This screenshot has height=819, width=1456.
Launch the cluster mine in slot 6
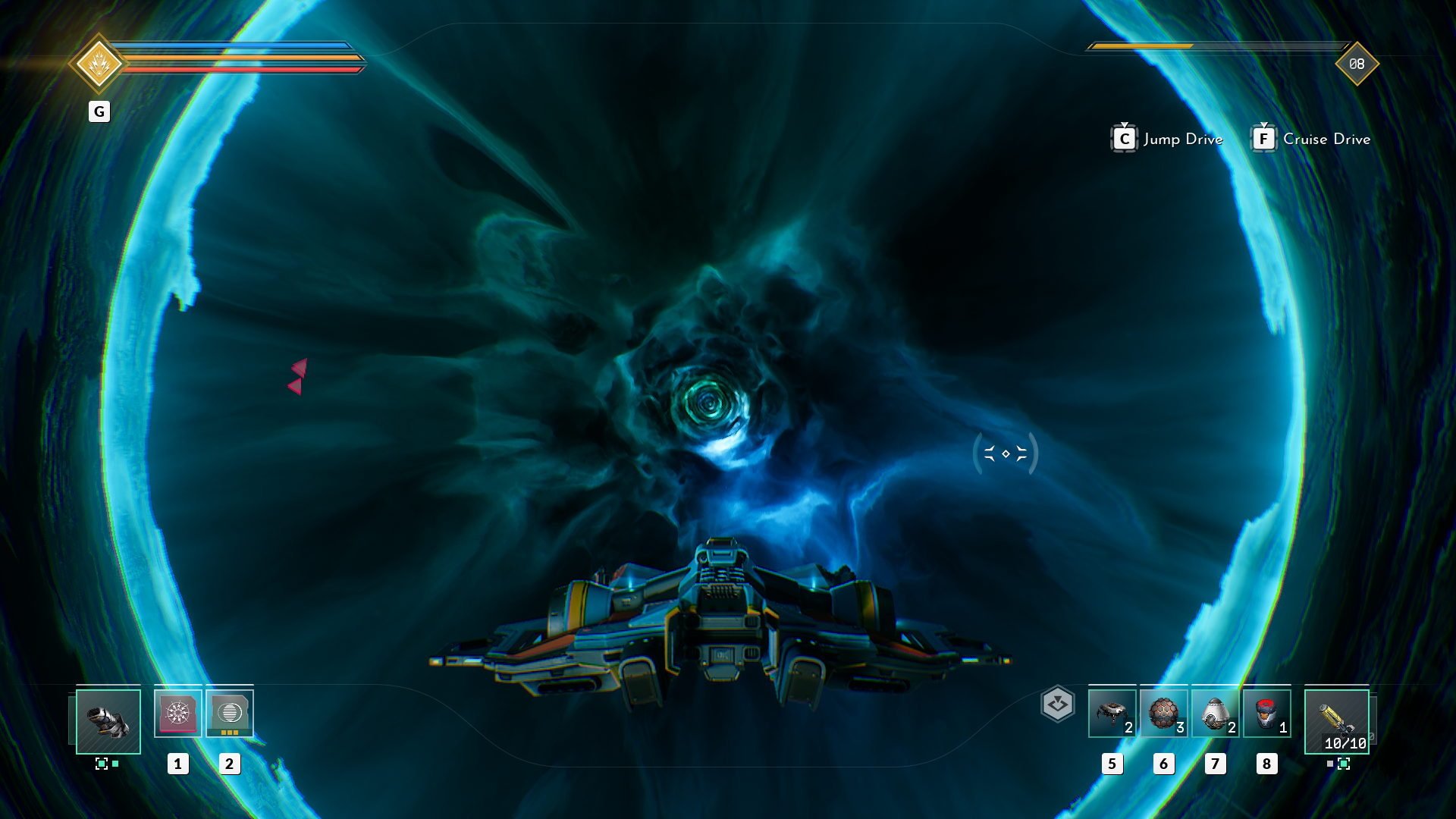click(x=1164, y=713)
